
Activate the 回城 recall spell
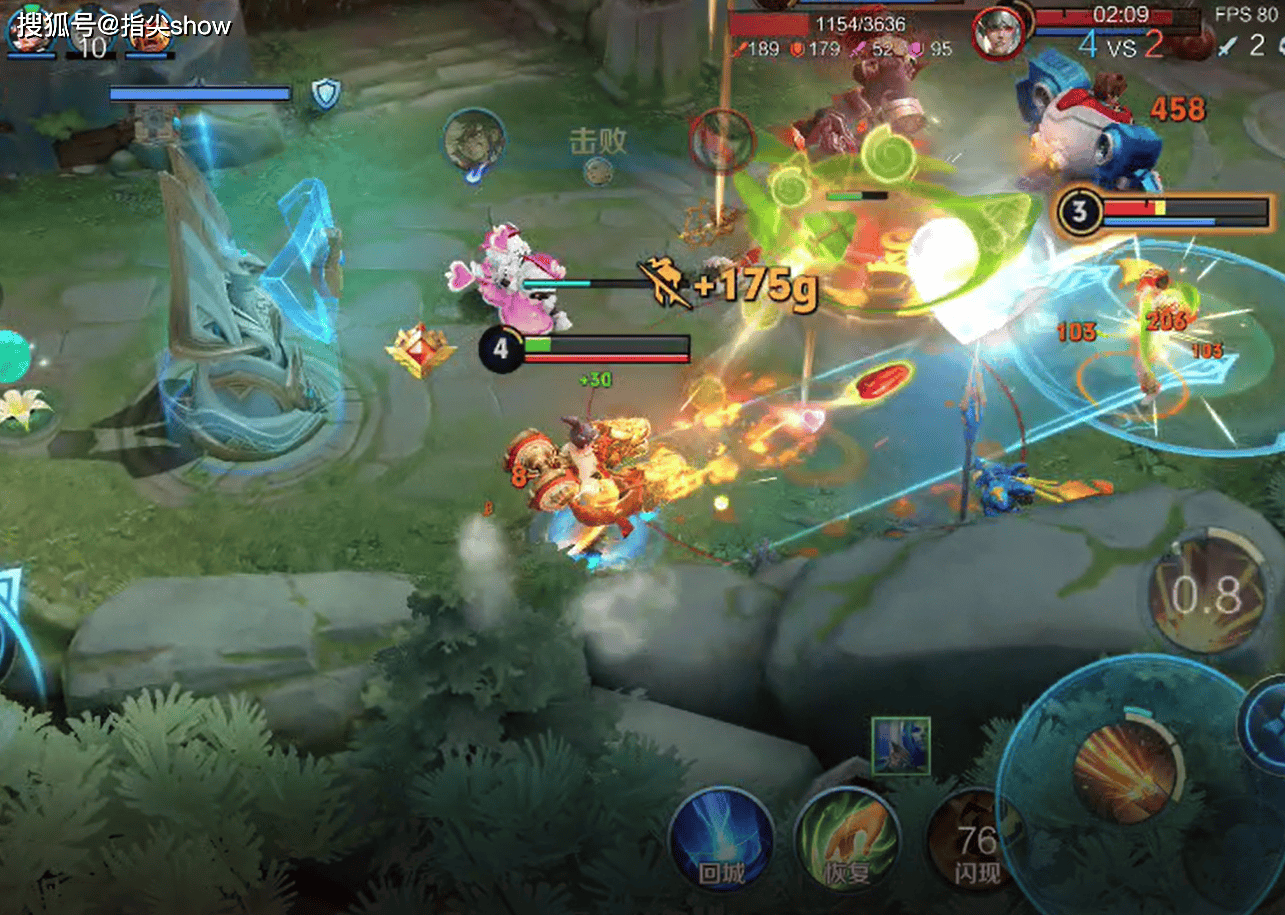coord(720,839)
